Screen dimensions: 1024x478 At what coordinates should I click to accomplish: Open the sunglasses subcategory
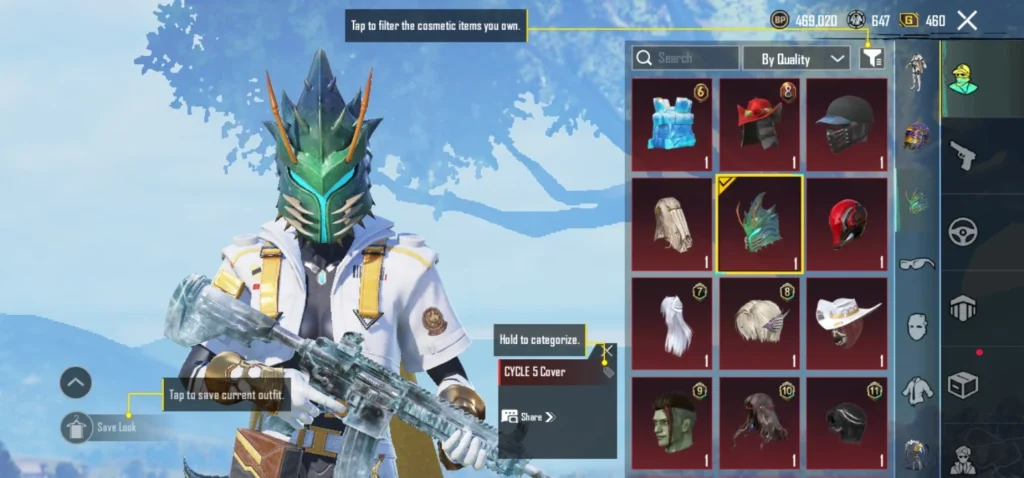pyautogui.click(x=915, y=264)
